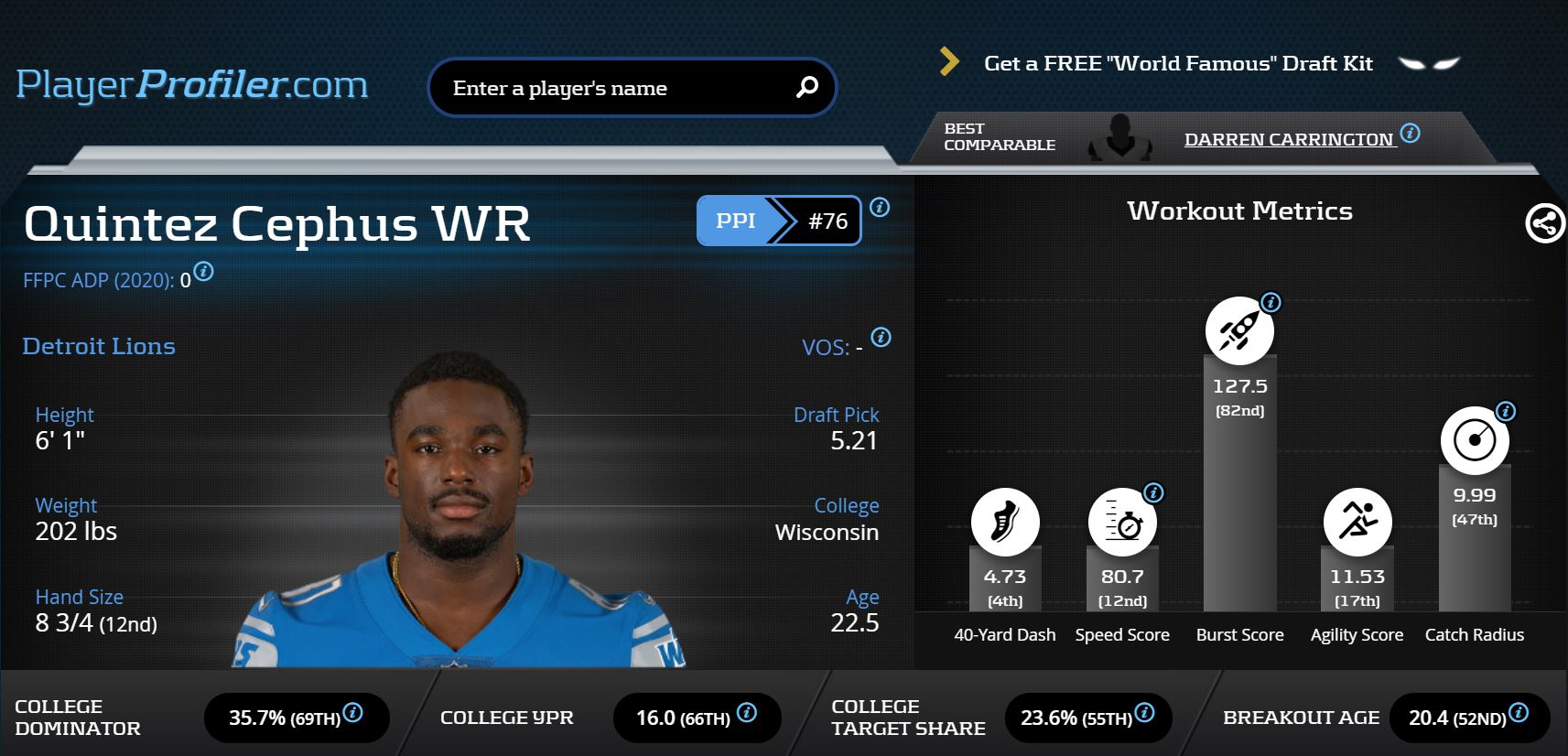Show College YPR info icon
This screenshot has width=1568, height=756.
[x=746, y=713]
